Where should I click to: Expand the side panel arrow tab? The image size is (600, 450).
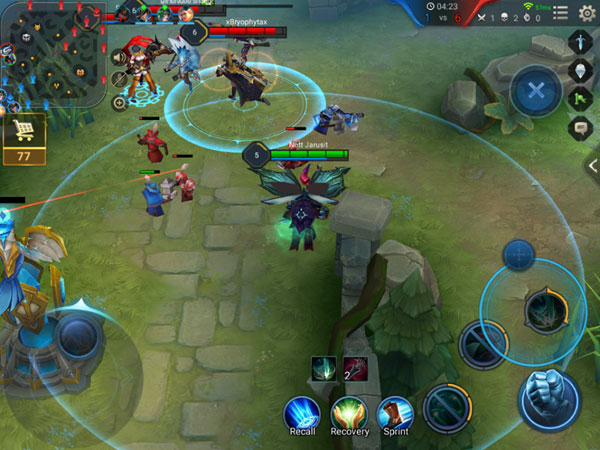592,166
